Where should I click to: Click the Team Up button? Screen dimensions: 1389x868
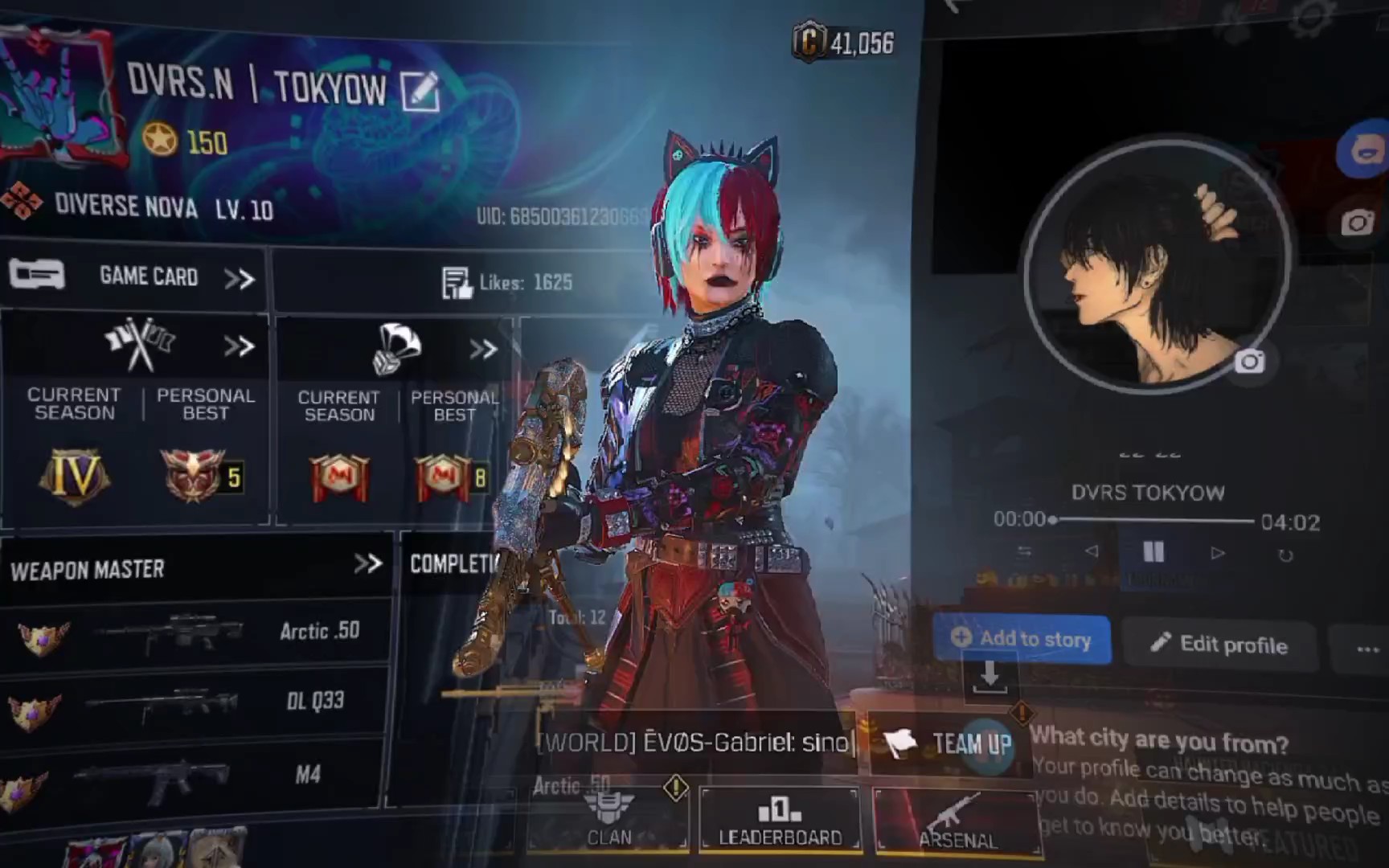tap(950, 743)
